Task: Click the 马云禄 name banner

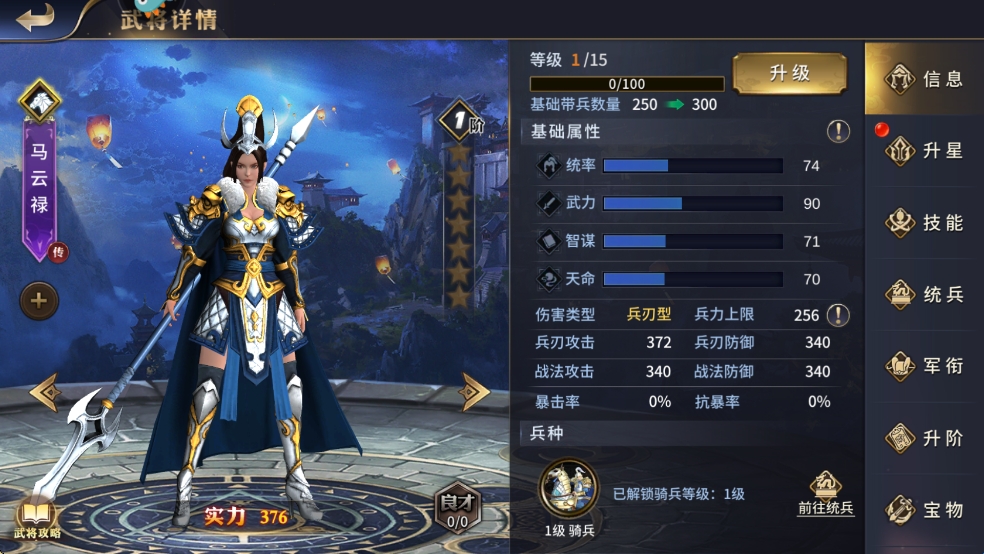Action: 40,185
